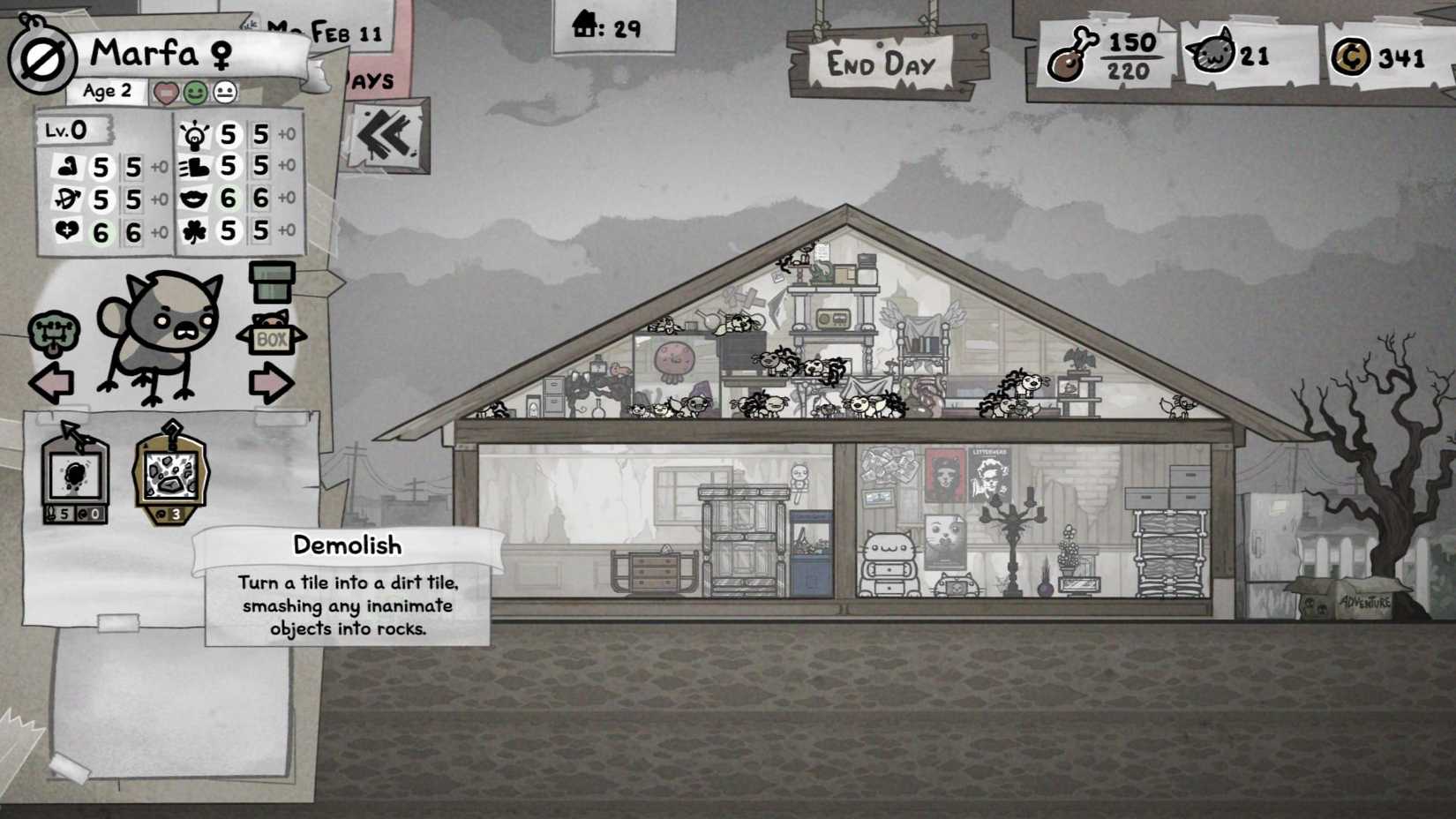Viewport: 1456px width, 819px height.
Task: Go to next cat with right arrow
Action: click(274, 381)
